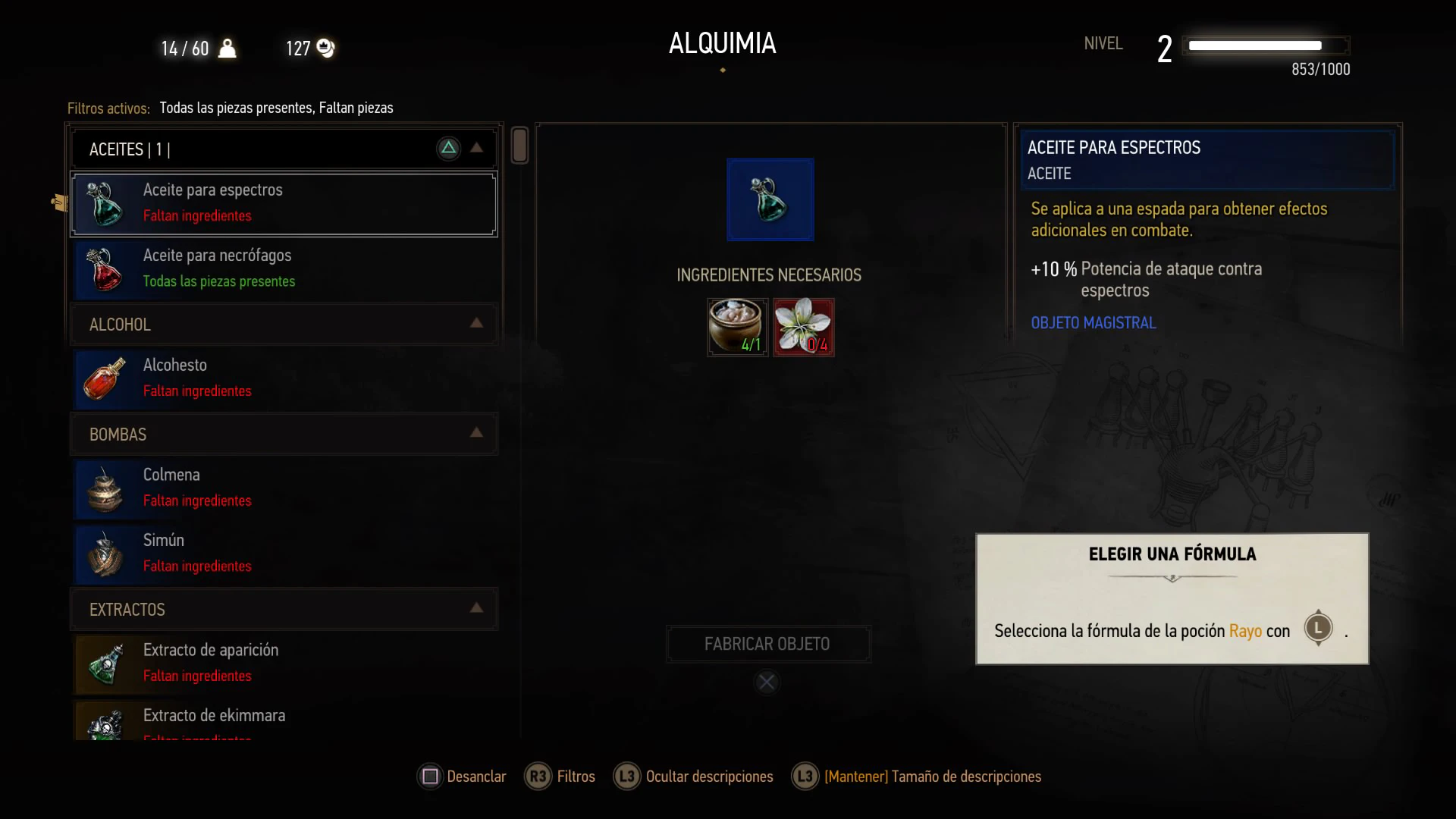Click Desanclar in the bottom bar
Viewport: 1456px width, 819px height.
coord(462,777)
